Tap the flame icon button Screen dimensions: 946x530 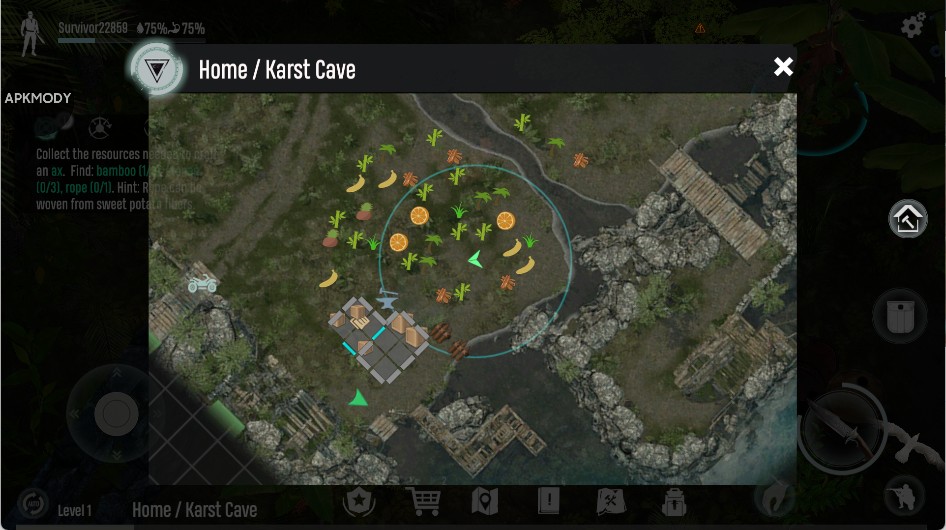(774, 497)
